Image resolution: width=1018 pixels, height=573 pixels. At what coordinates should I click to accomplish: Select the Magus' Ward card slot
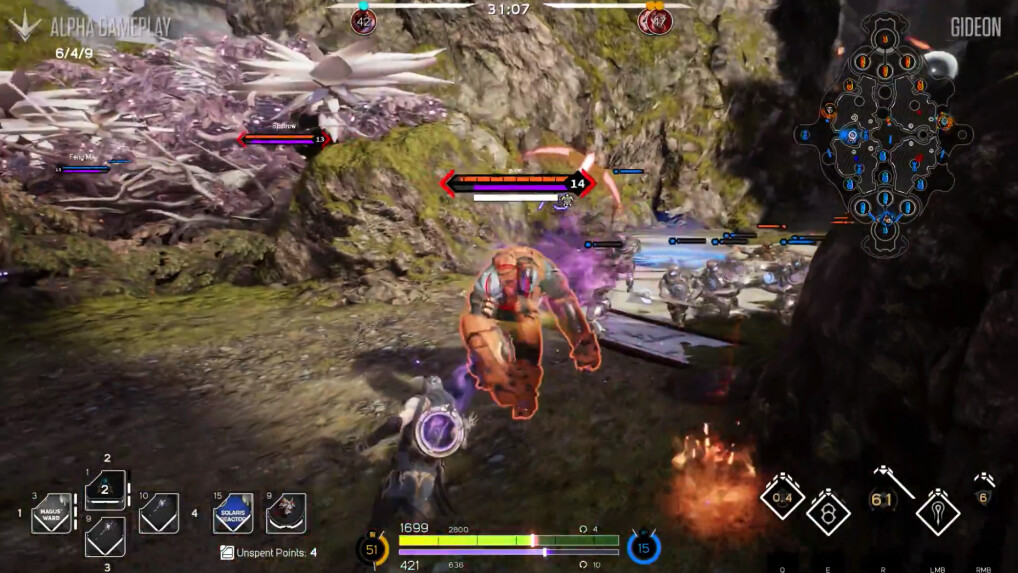(51, 512)
